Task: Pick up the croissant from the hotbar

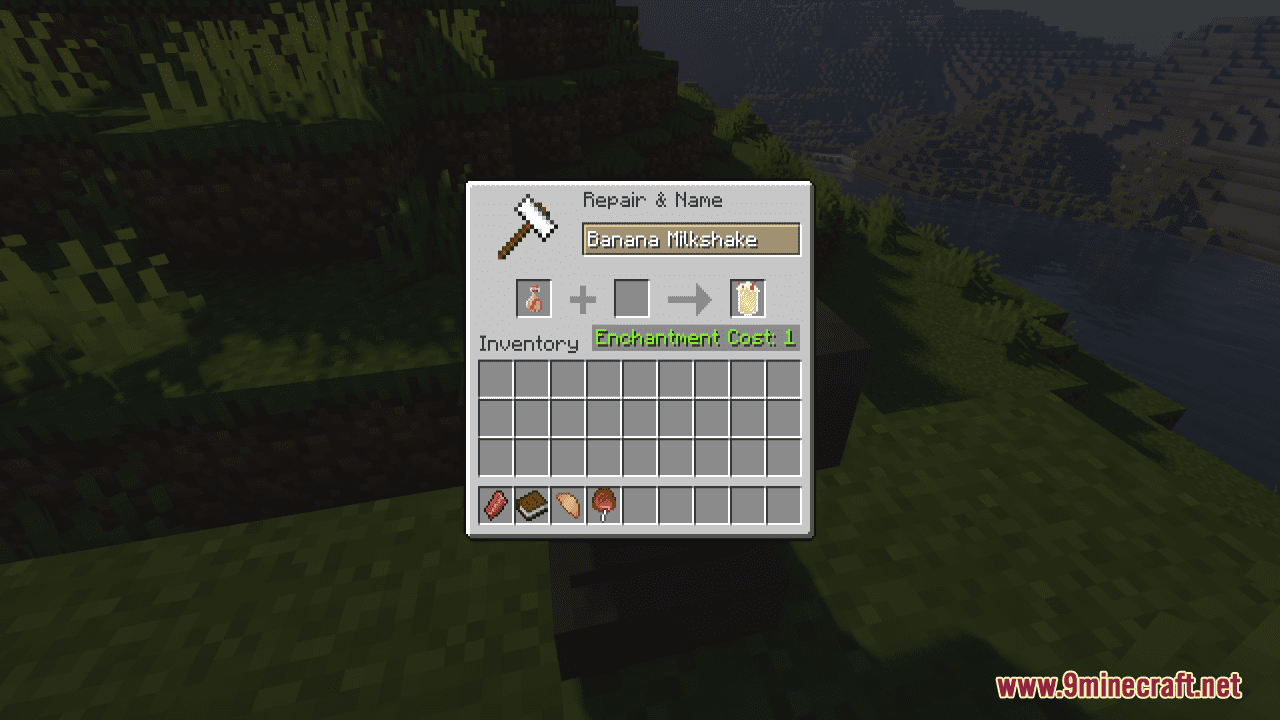Action: pyautogui.click(x=568, y=505)
